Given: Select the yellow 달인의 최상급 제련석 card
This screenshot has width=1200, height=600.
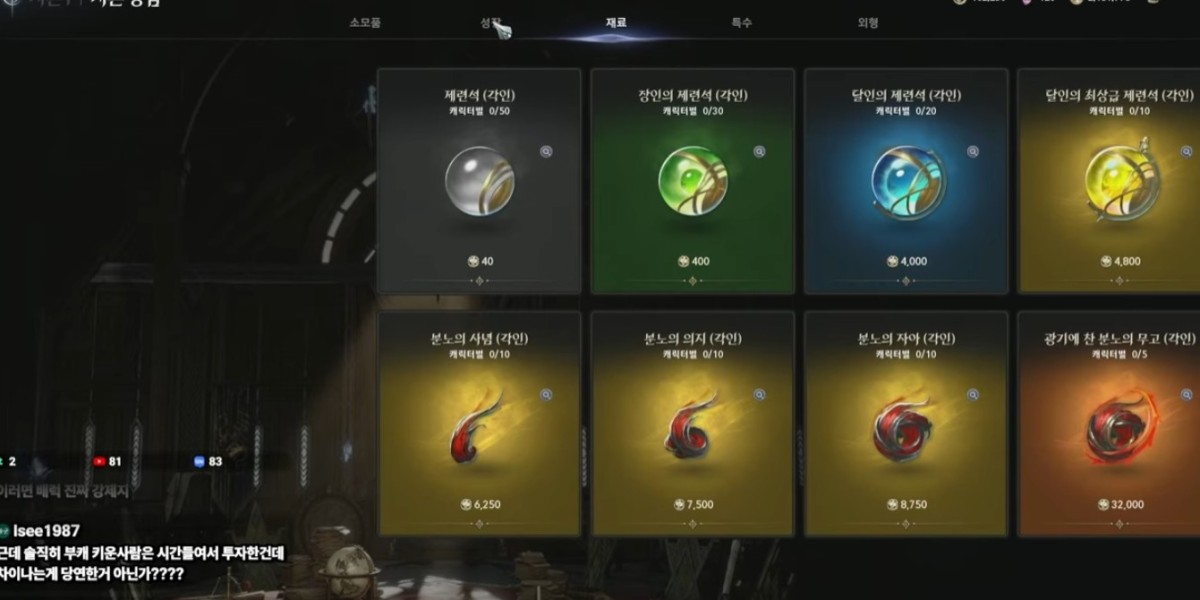Looking at the screenshot, I should tap(1108, 181).
